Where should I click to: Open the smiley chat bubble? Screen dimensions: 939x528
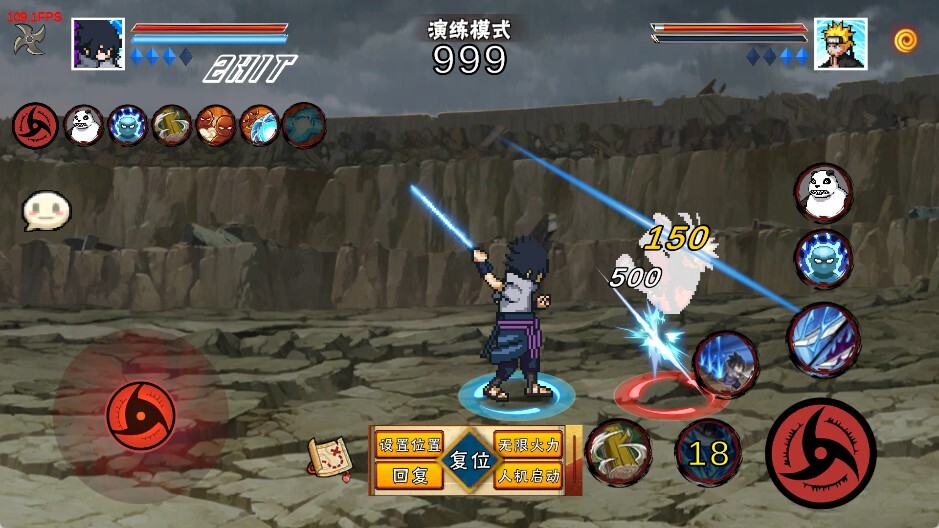click(47, 210)
